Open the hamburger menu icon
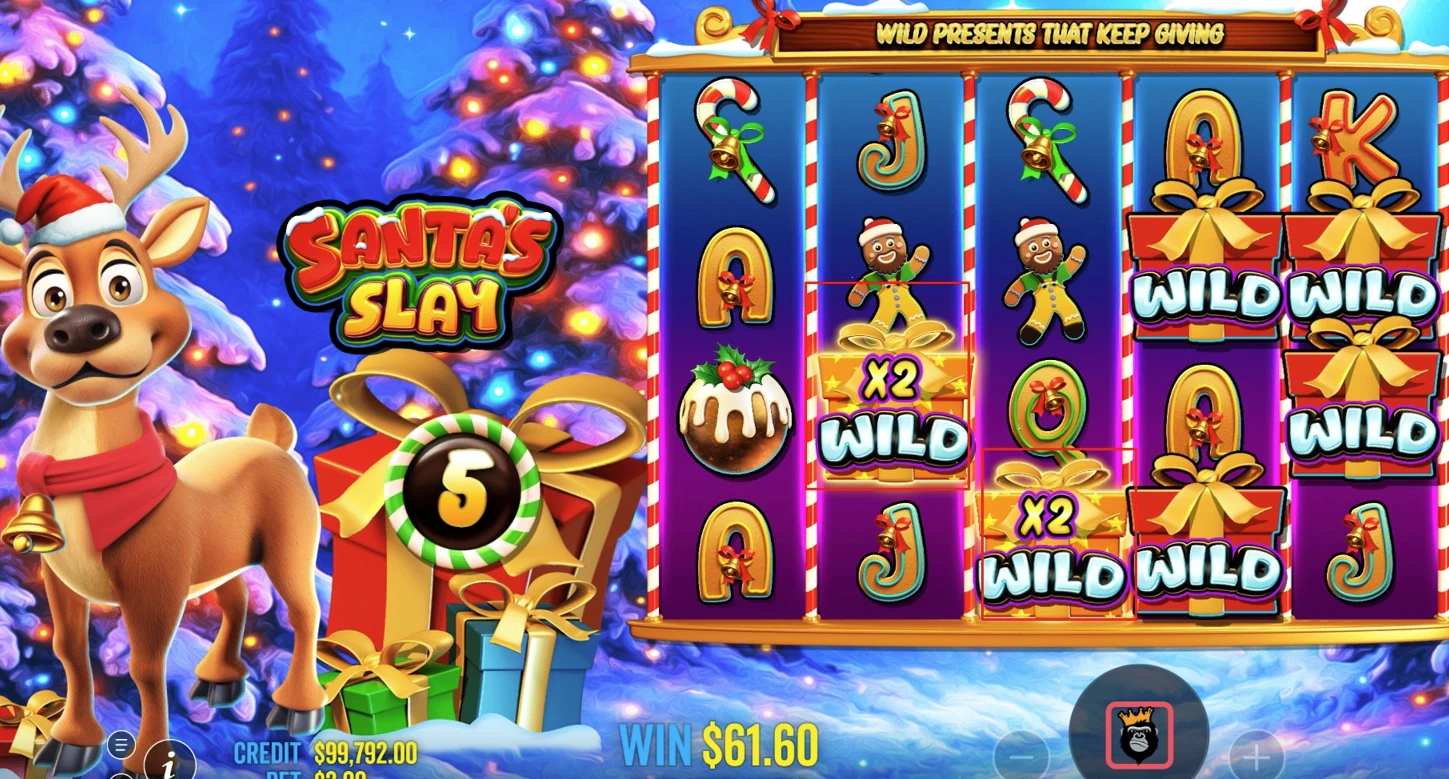Image resolution: width=1449 pixels, height=779 pixels. click(121, 744)
